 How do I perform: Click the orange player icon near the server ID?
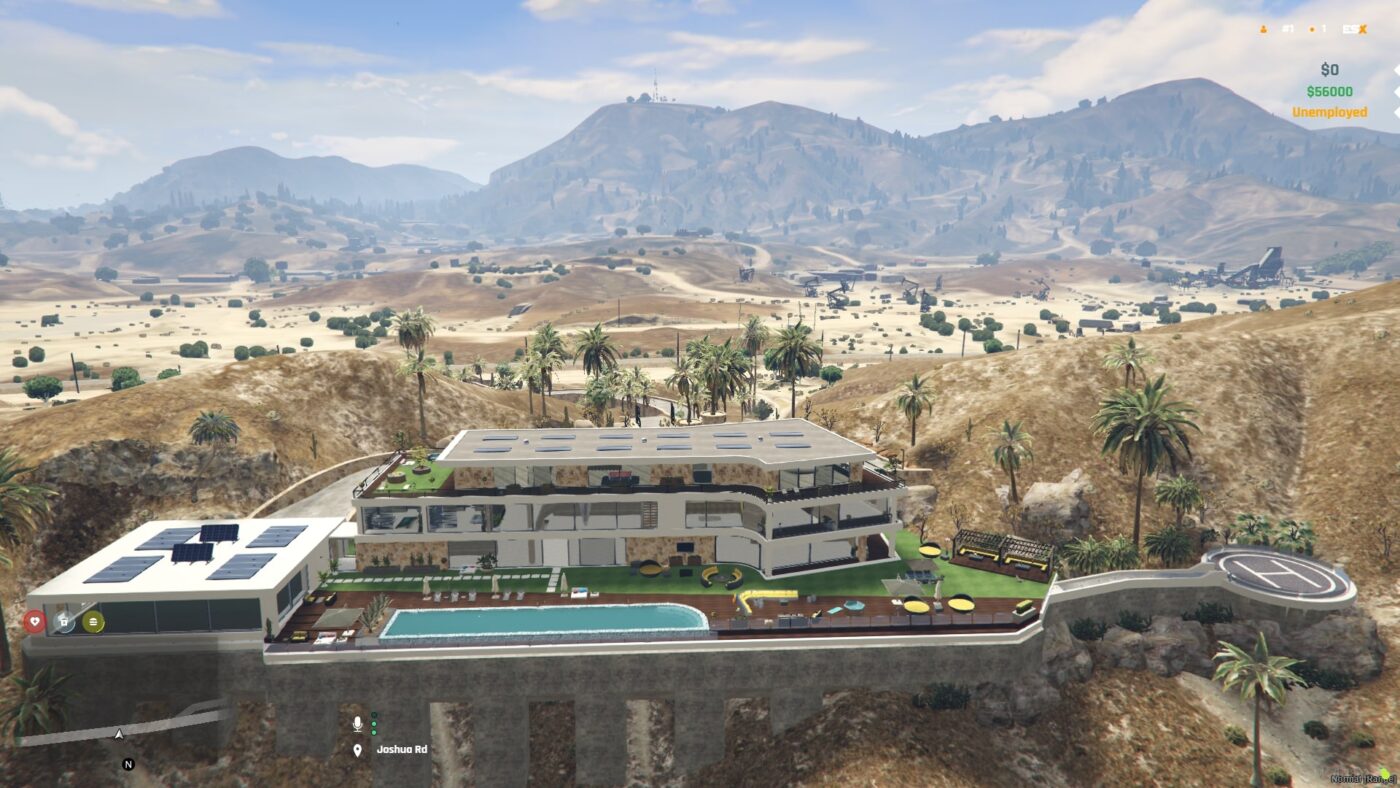point(1263,29)
